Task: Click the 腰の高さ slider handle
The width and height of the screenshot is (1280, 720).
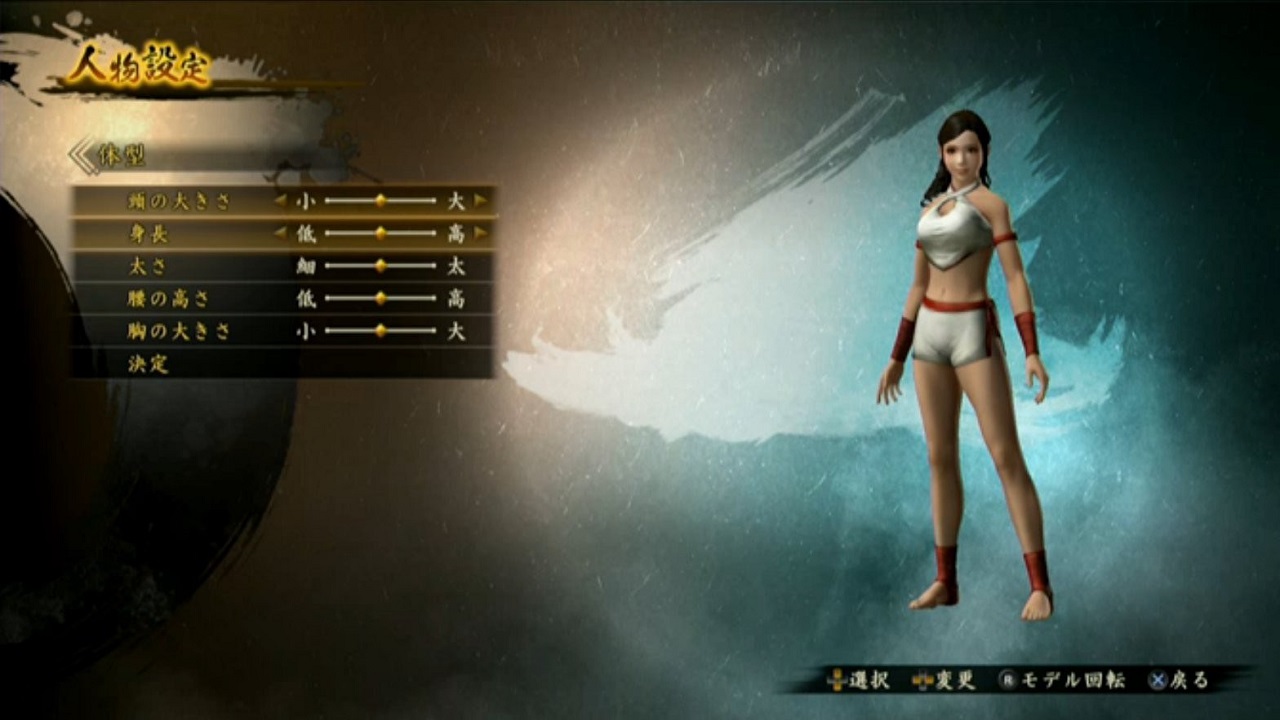Action: (380, 298)
